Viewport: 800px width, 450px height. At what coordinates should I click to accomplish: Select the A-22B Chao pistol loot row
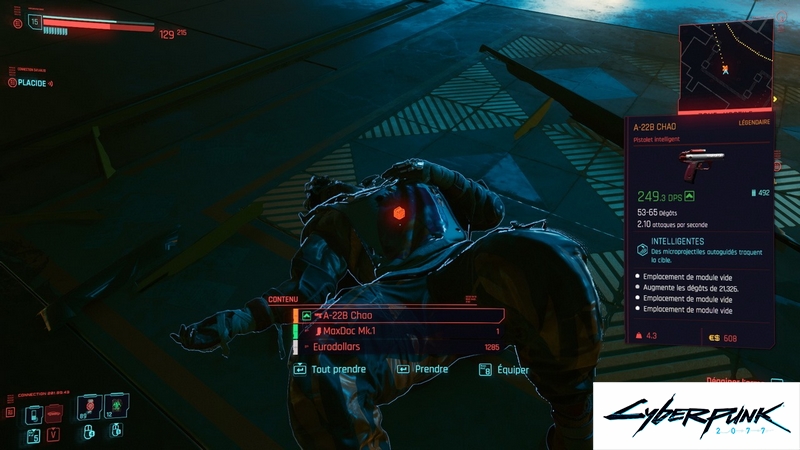[x=398, y=315]
